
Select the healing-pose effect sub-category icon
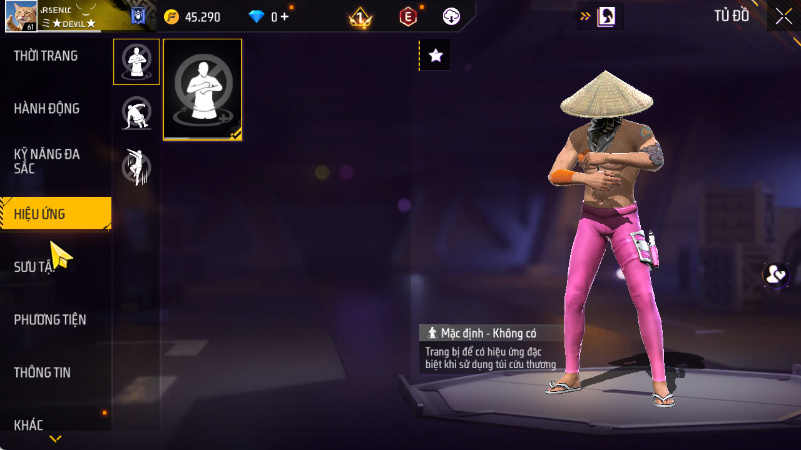pos(136,62)
